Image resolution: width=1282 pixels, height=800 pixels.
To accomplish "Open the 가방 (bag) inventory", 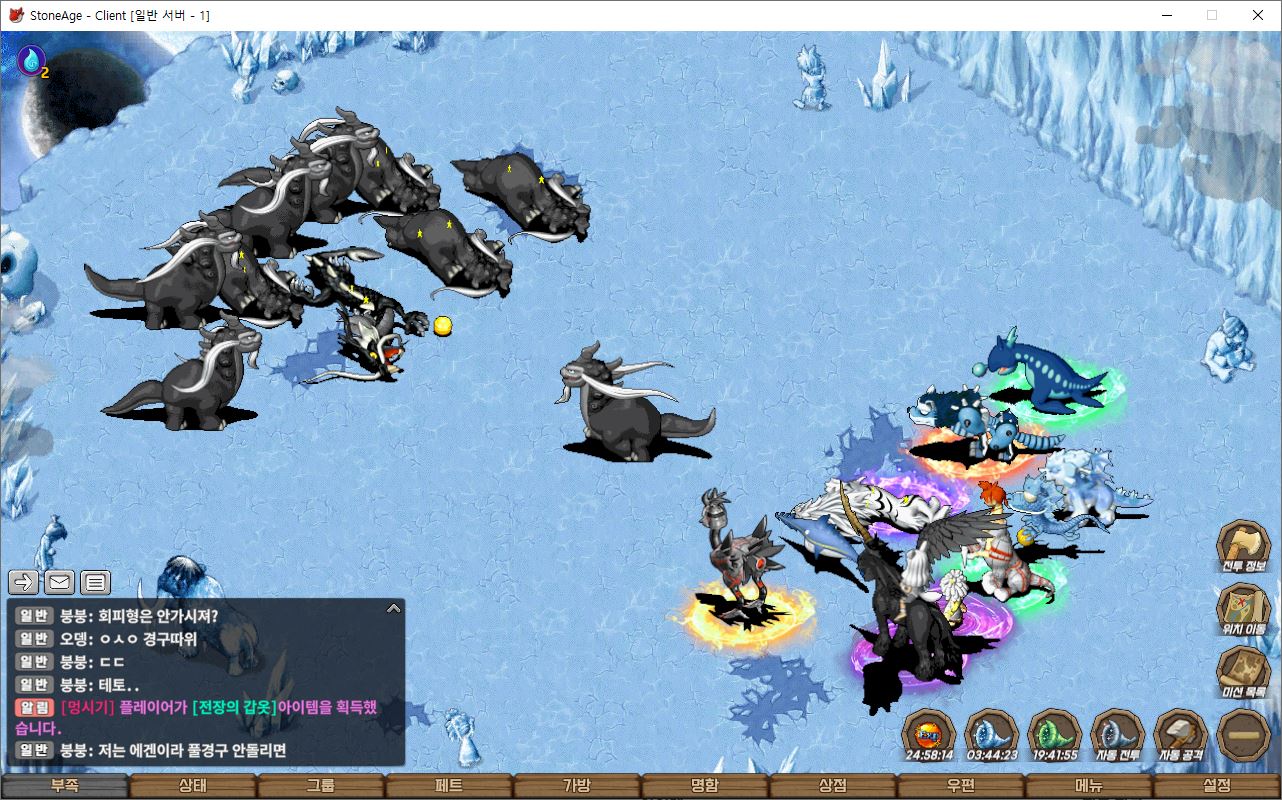I will [576, 786].
